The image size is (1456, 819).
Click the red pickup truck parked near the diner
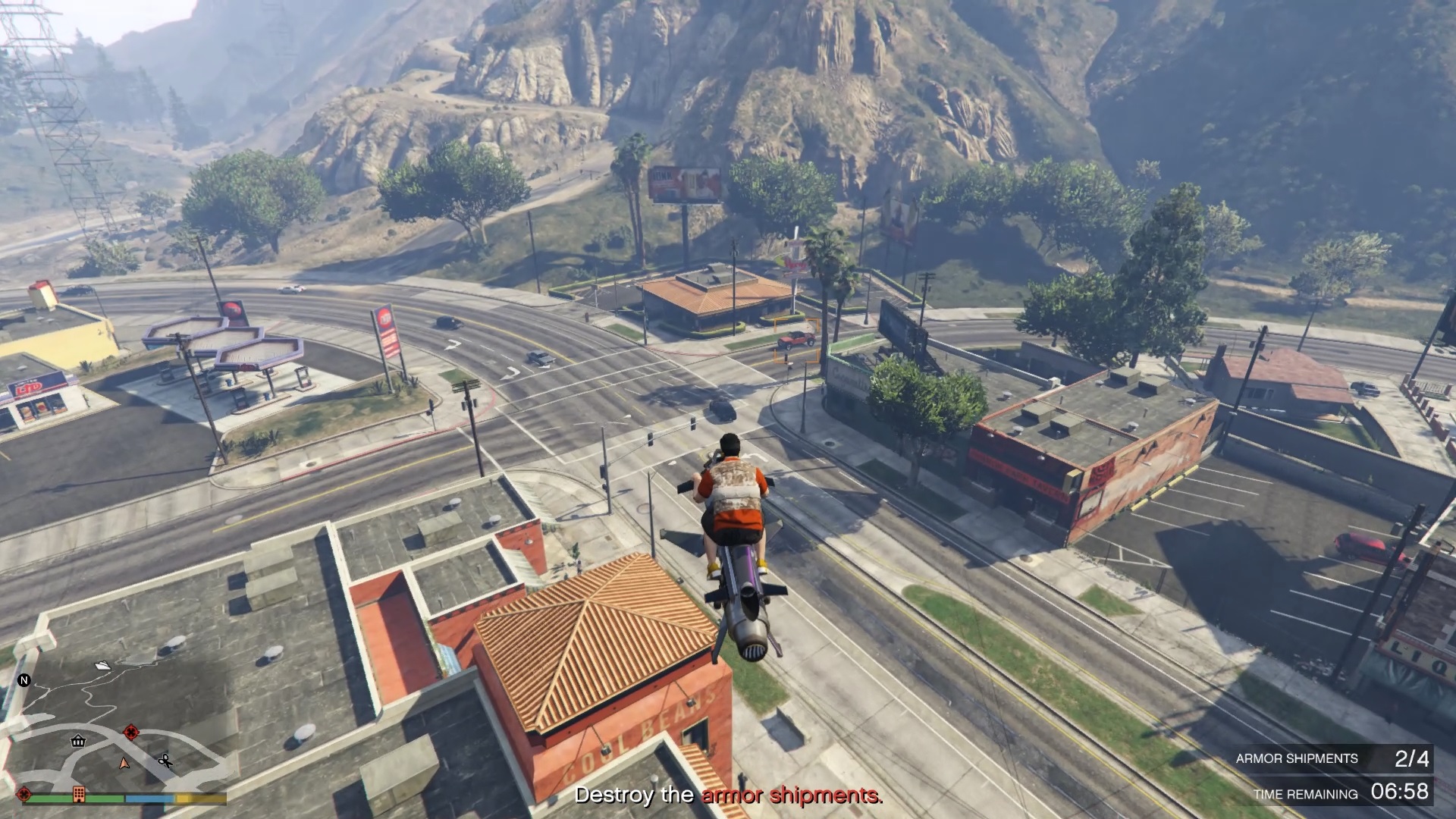(x=795, y=340)
